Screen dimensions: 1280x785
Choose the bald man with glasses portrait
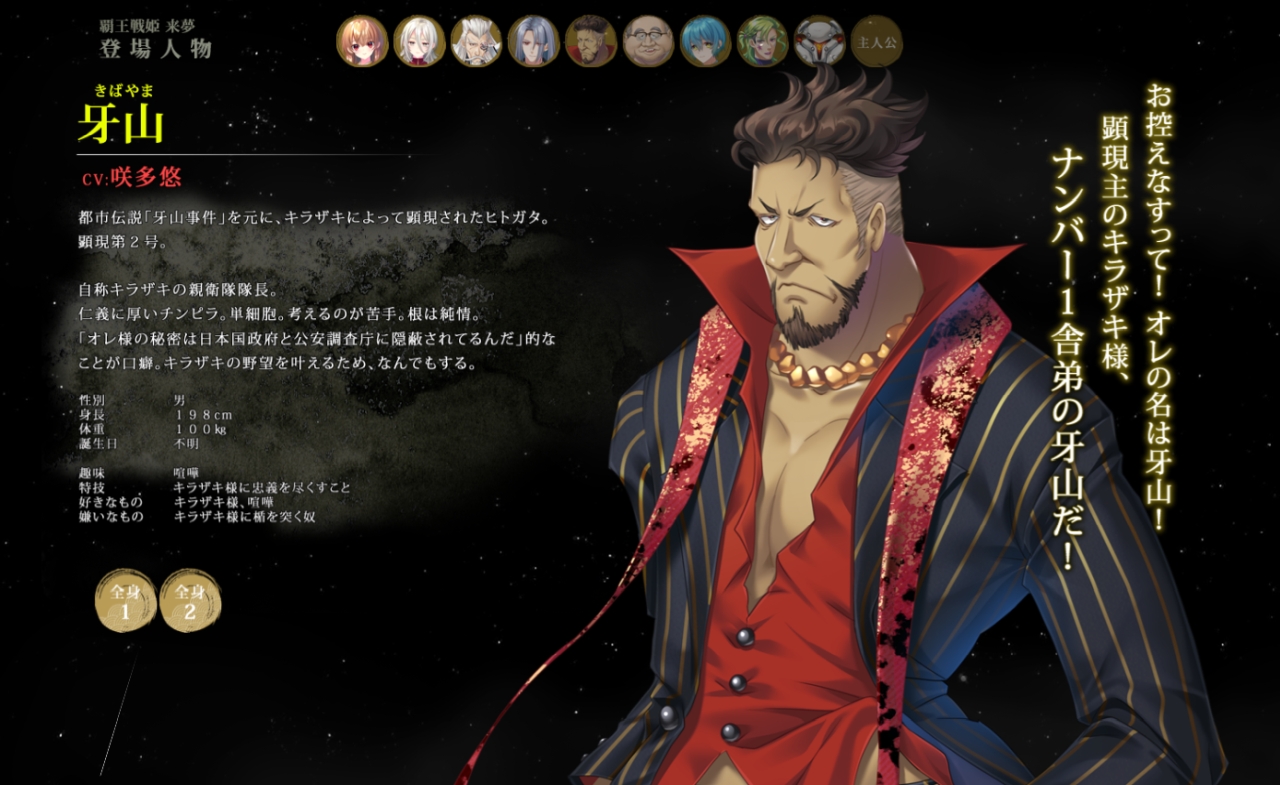(x=648, y=41)
